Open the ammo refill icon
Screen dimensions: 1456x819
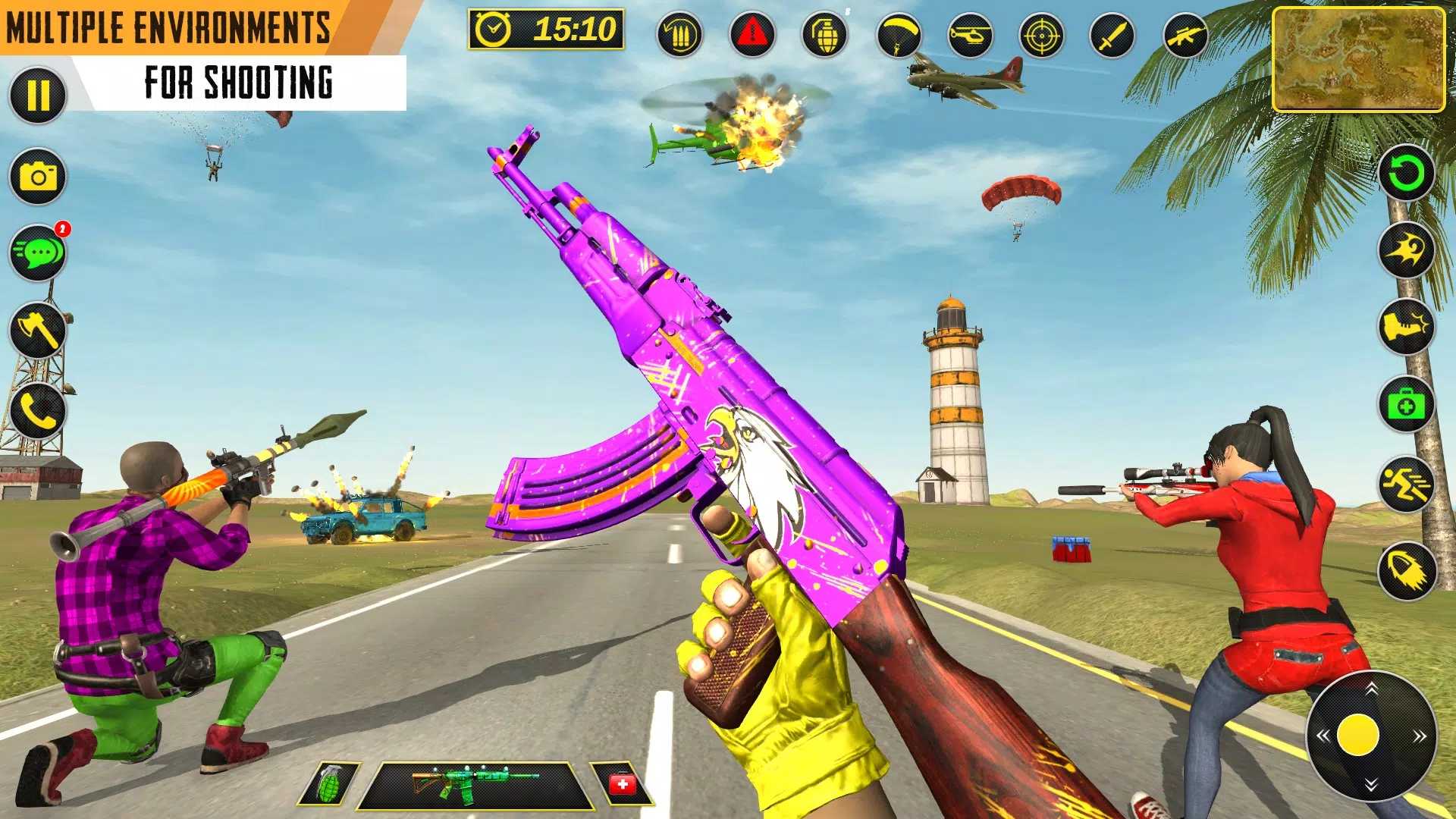coord(681,34)
